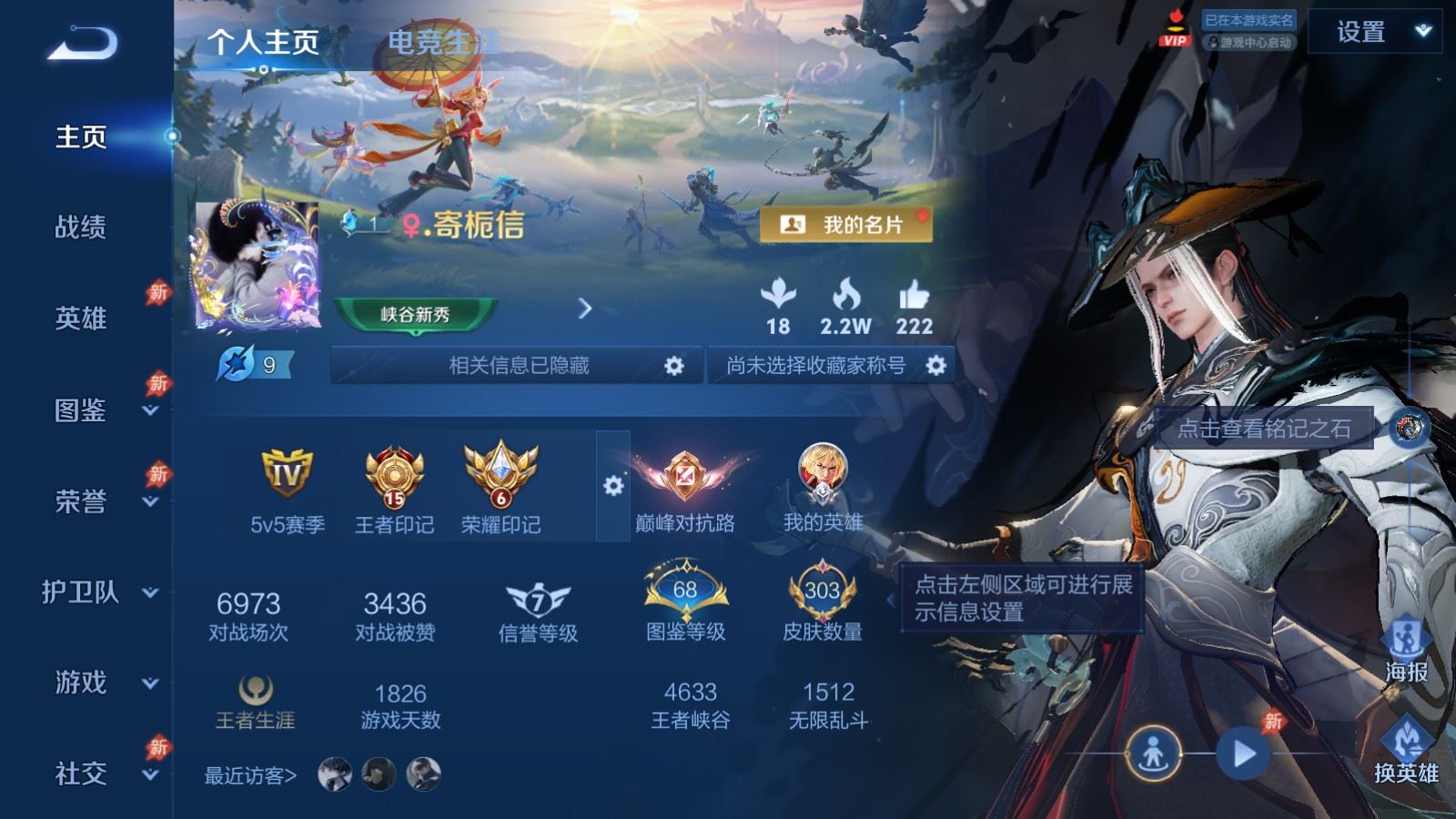Click the 巅峰对抗路 badge icon
Screen dimensions: 1456x819
pos(684,478)
